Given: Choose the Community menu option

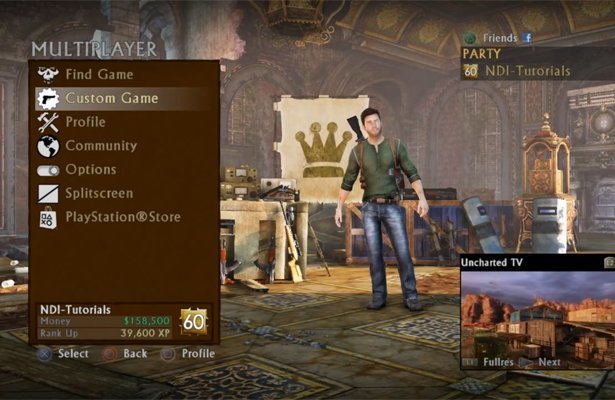Looking at the screenshot, I should 101,146.
